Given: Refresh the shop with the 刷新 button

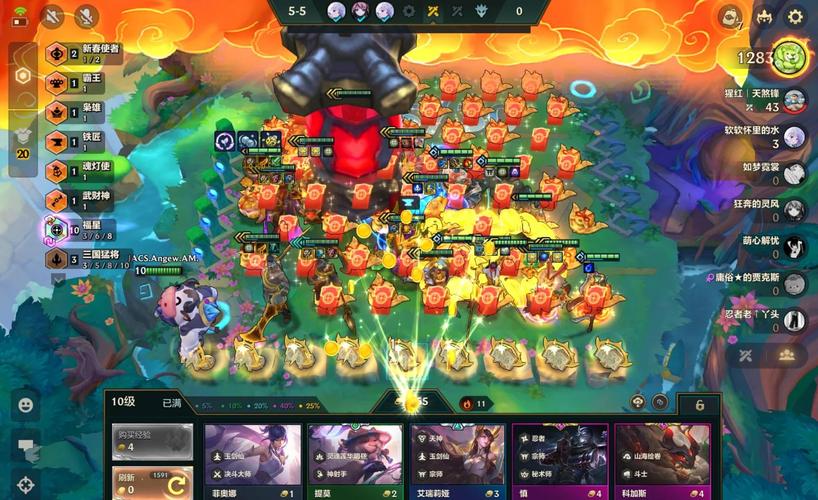Looking at the screenshot, I should tap(152, 482).
